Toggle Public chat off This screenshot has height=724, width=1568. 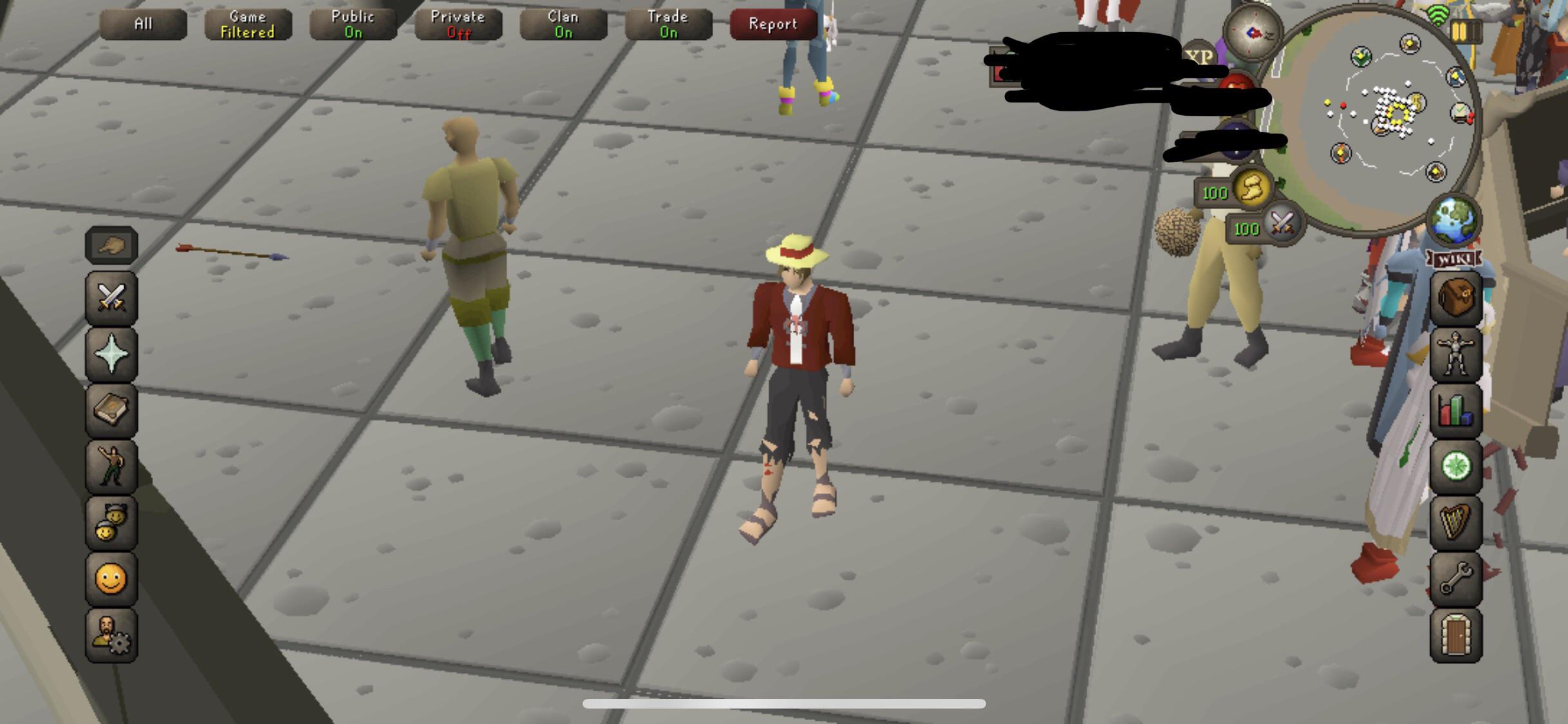352,24
